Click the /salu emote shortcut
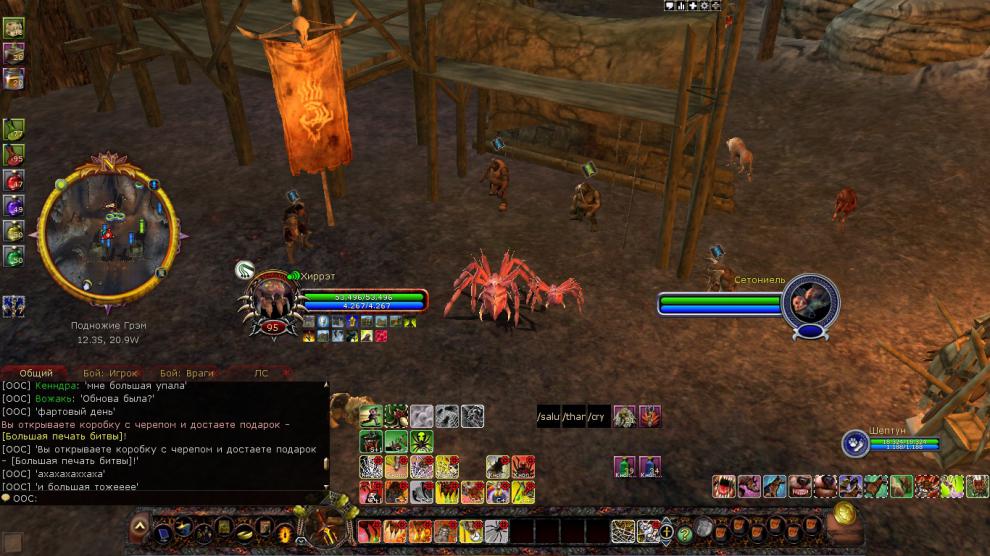This screenshot has height=556, width=990. tap(549, 417)
